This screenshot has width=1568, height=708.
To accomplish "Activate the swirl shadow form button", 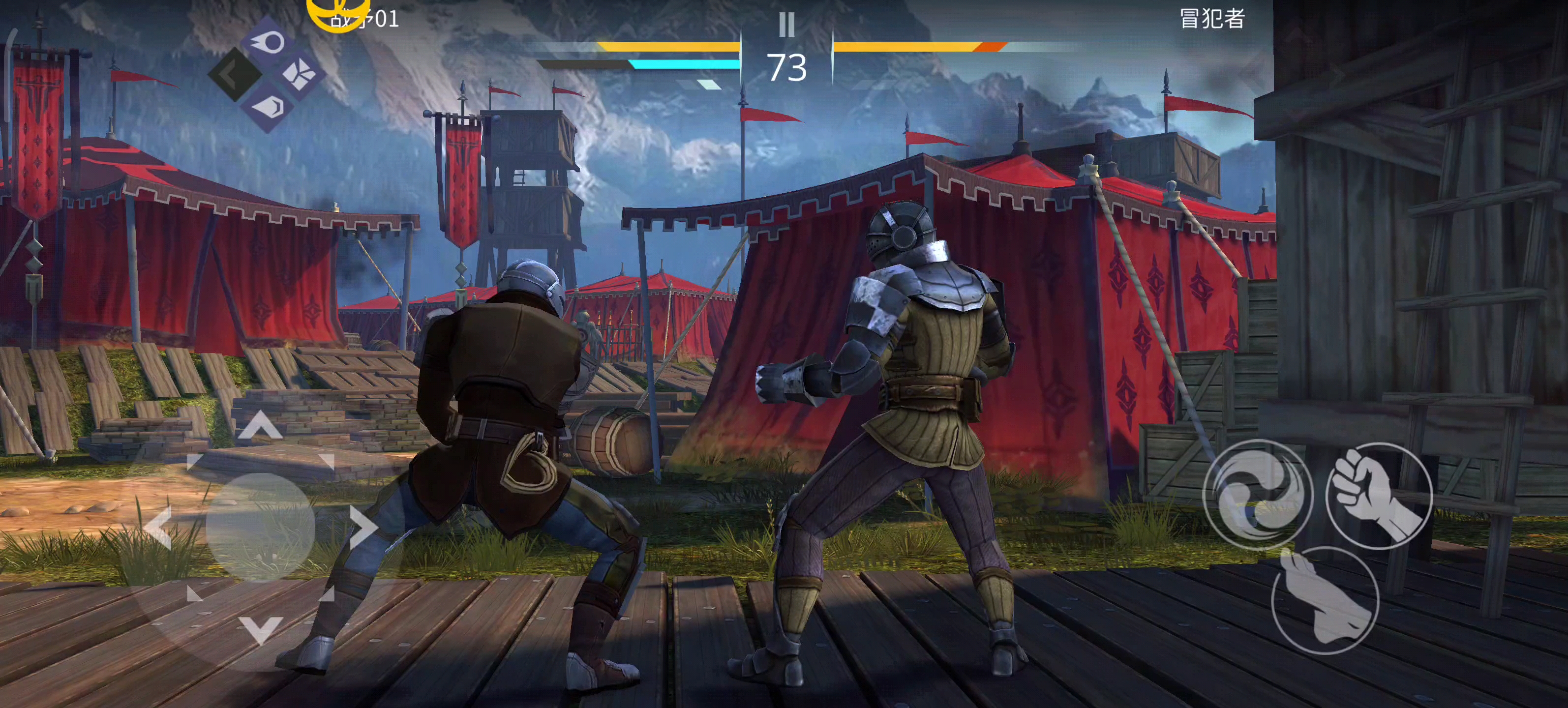I will (1258, 494).
